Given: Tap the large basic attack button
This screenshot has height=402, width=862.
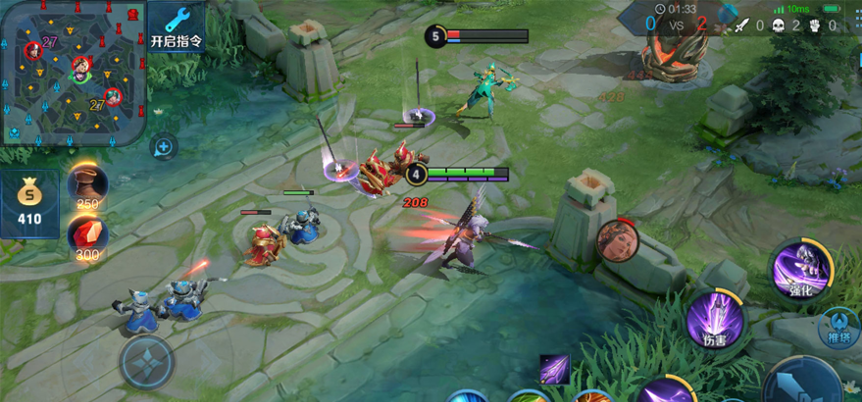Looking at the screenshot, I should point(805,385).
